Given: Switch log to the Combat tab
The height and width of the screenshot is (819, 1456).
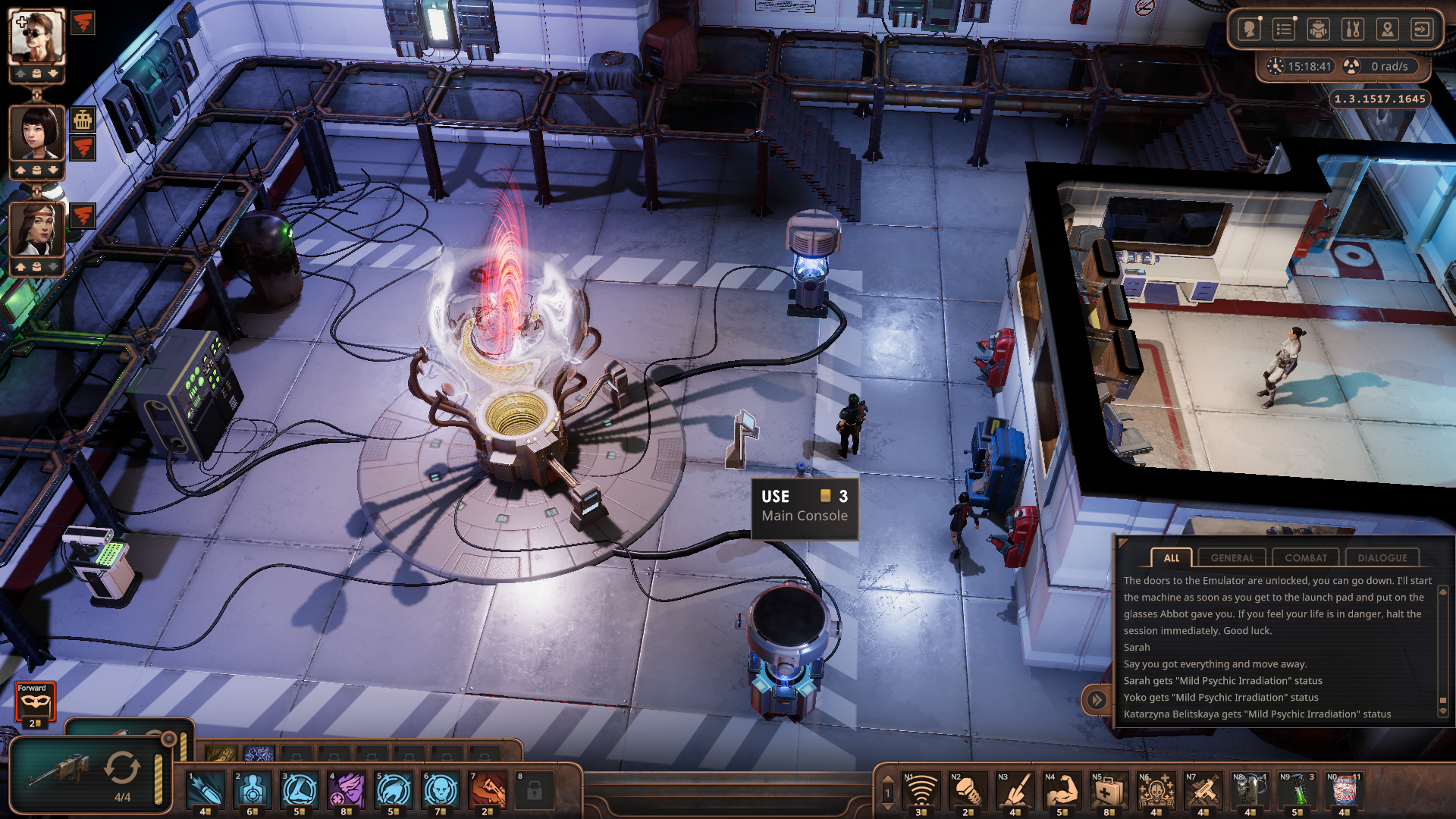Looking at the screenshot, I should click(1305, 557).
